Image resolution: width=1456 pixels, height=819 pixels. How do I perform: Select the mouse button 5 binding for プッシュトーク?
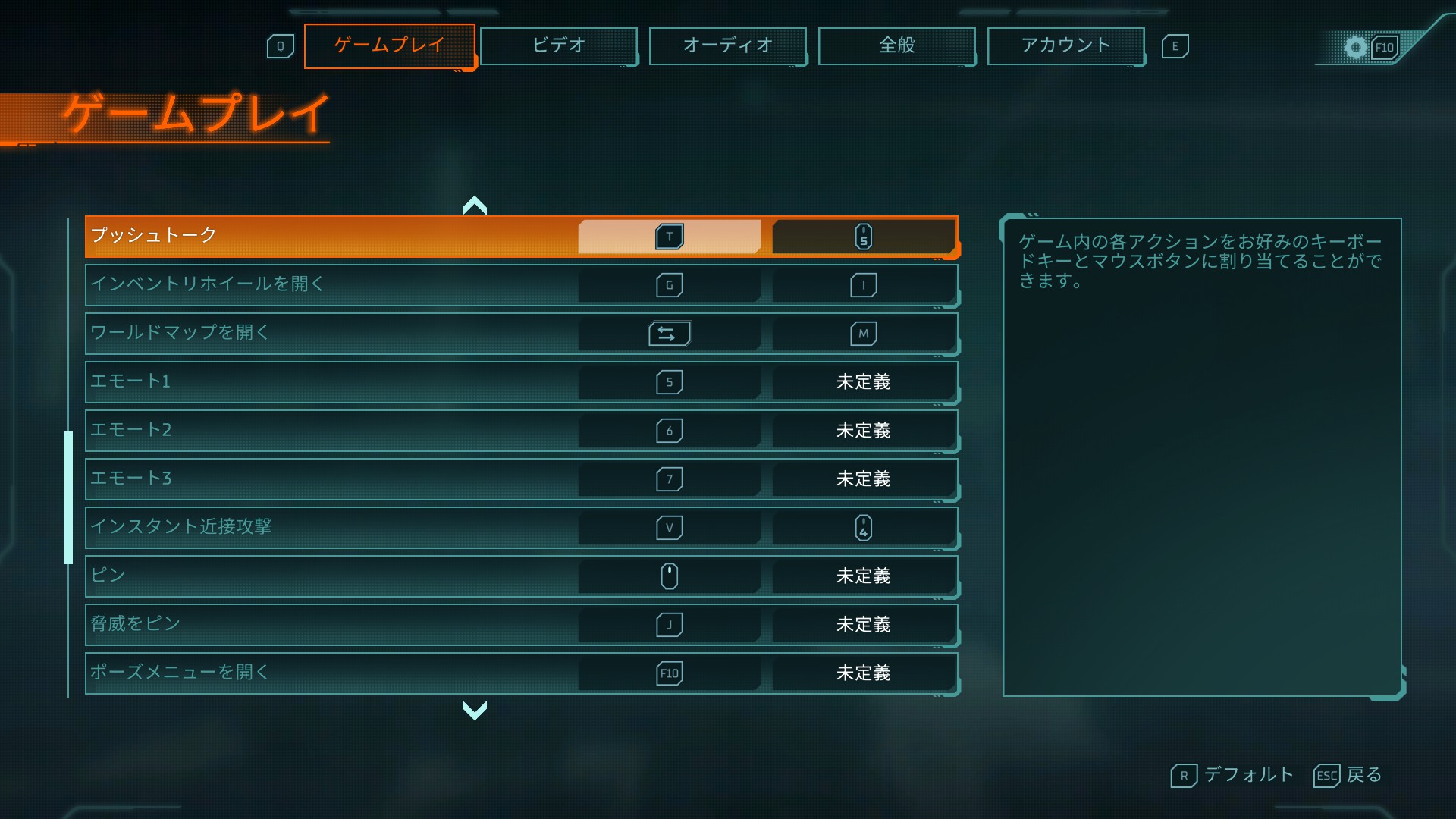(864, 236)
